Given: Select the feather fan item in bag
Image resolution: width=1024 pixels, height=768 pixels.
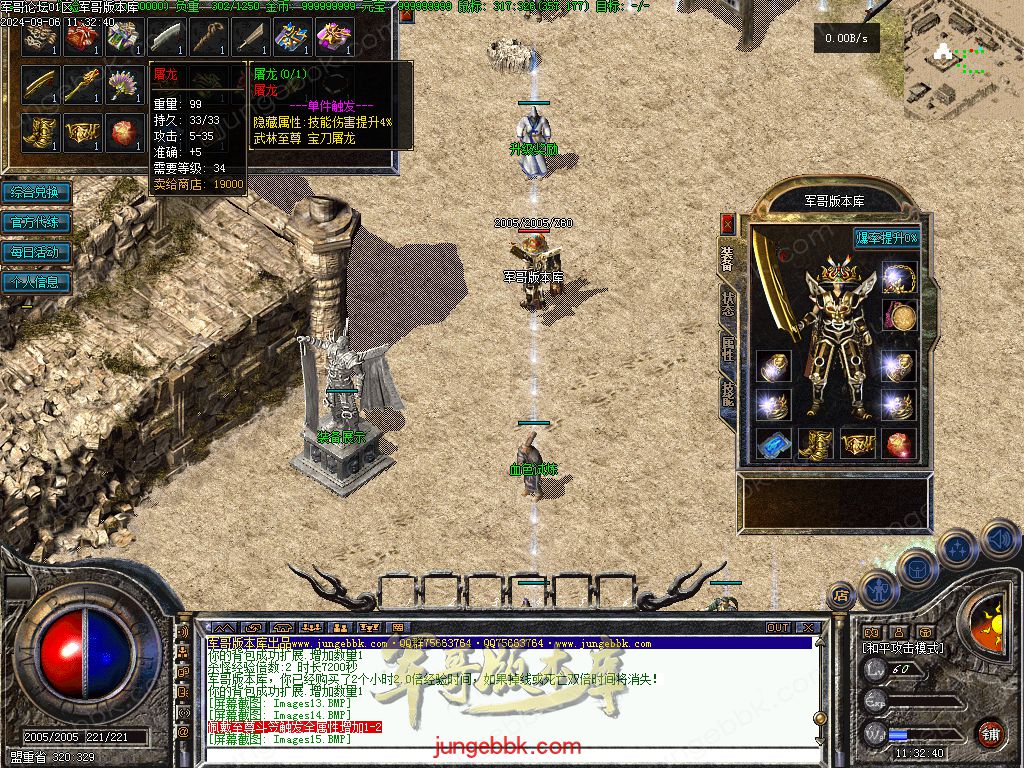Looking at the screenshot, I should pos(124,84).
